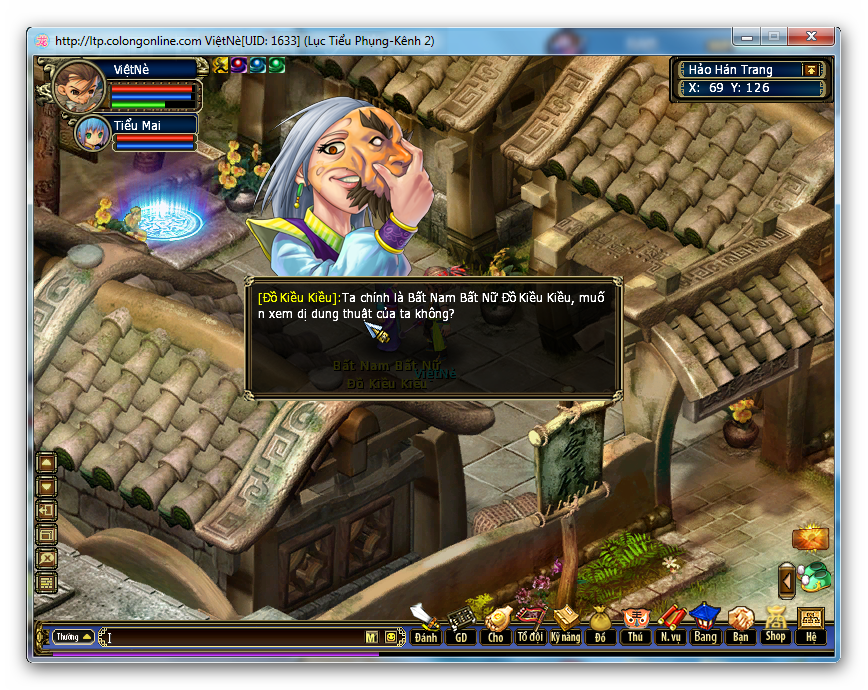Focus the chat text input box

coord(233,637)
